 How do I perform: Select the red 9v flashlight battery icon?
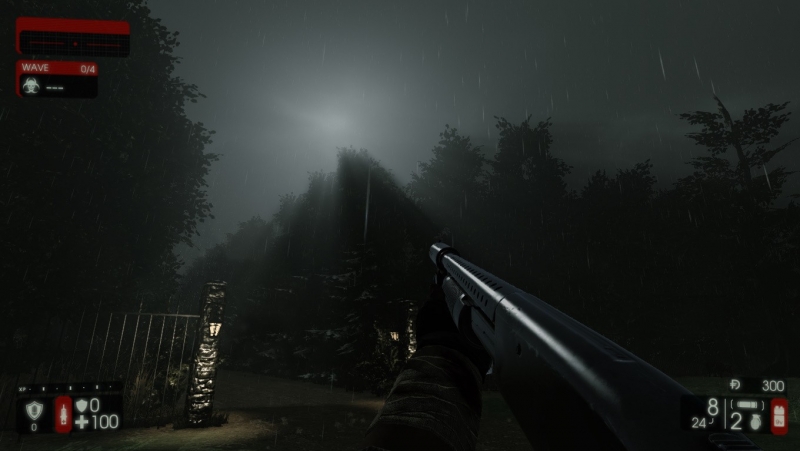[x=779, y=414]
